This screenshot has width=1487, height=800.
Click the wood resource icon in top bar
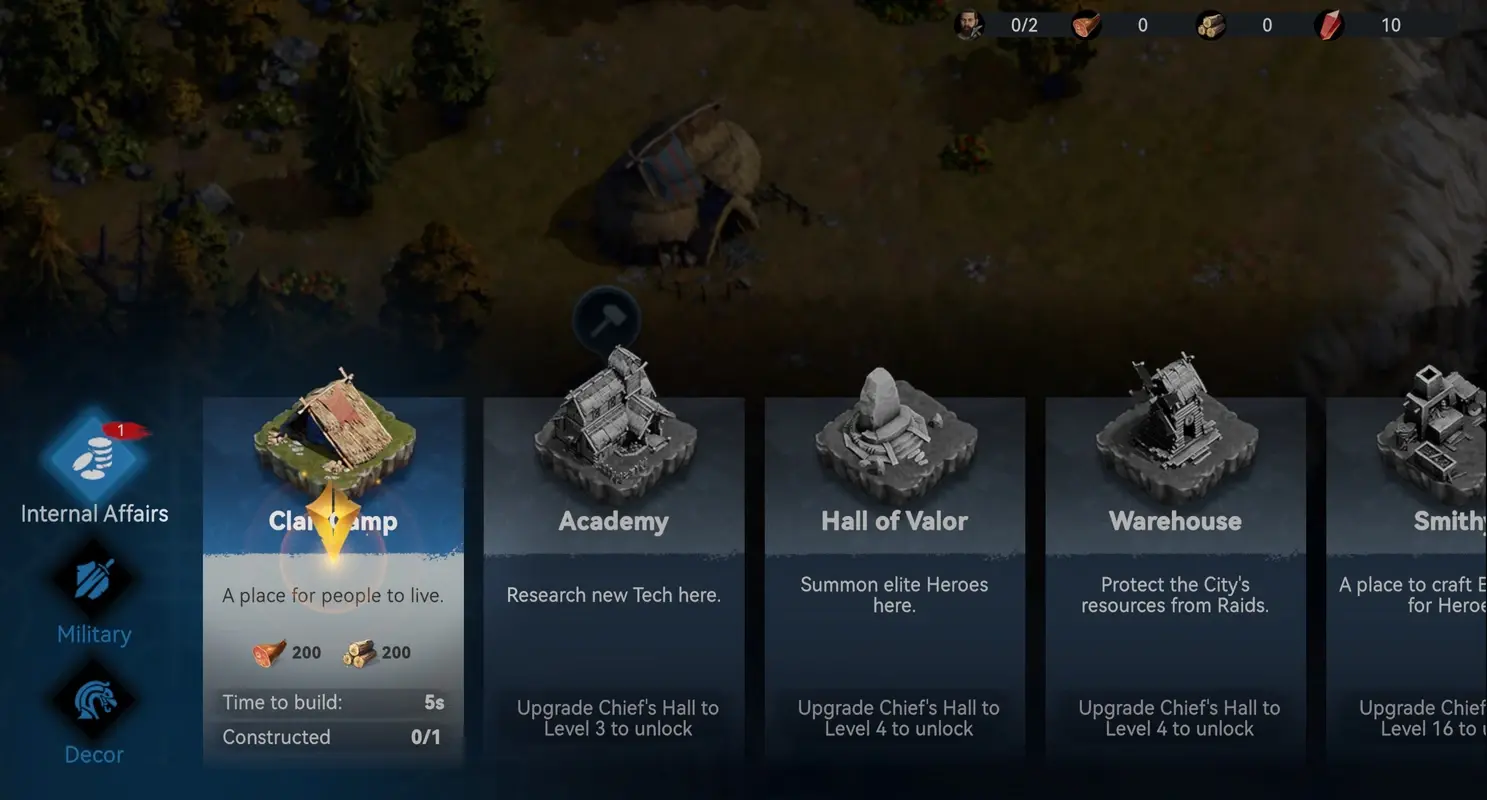[1210, 25]
